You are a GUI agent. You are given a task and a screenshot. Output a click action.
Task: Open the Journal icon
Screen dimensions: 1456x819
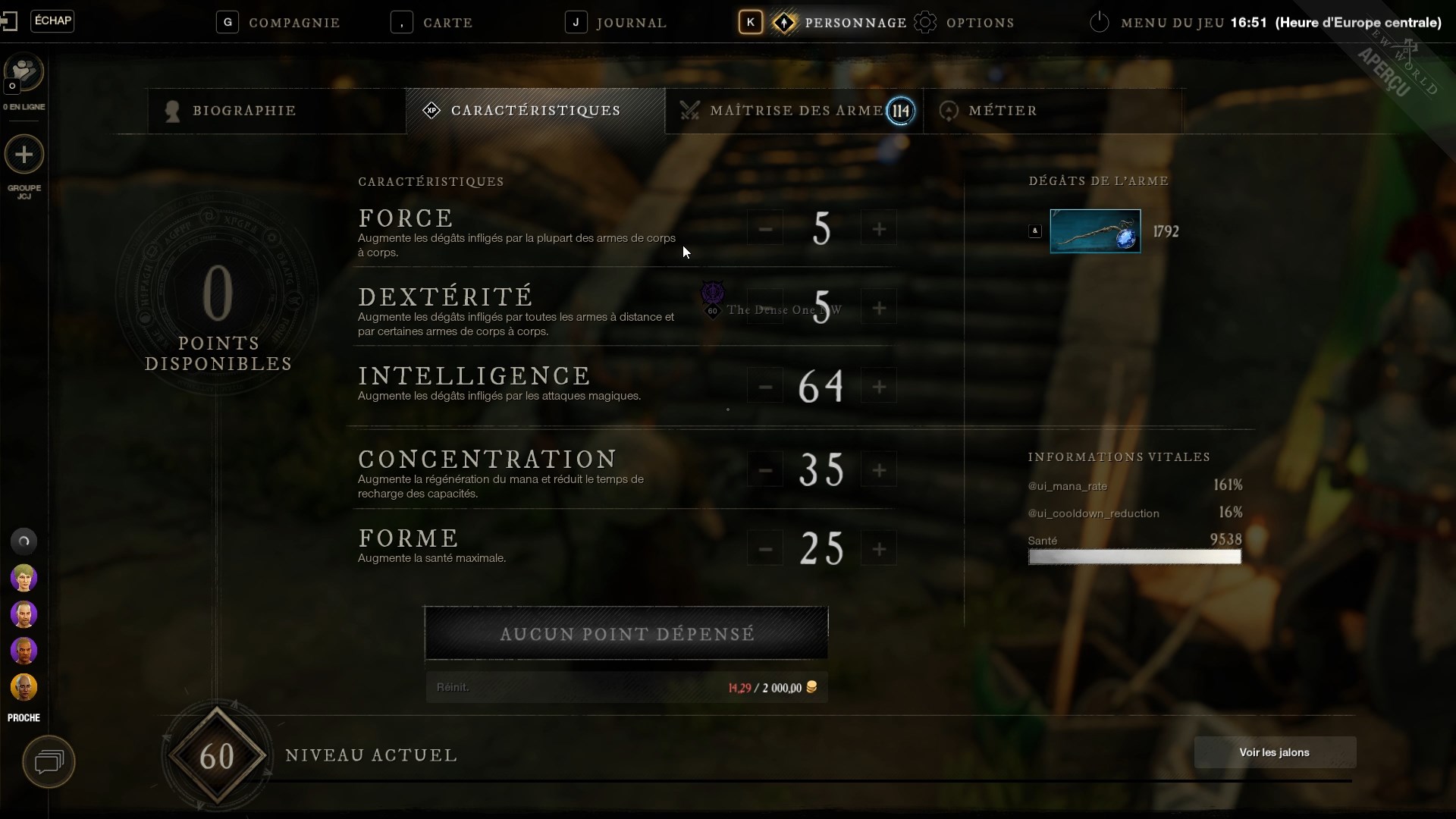tap(576, 22)
